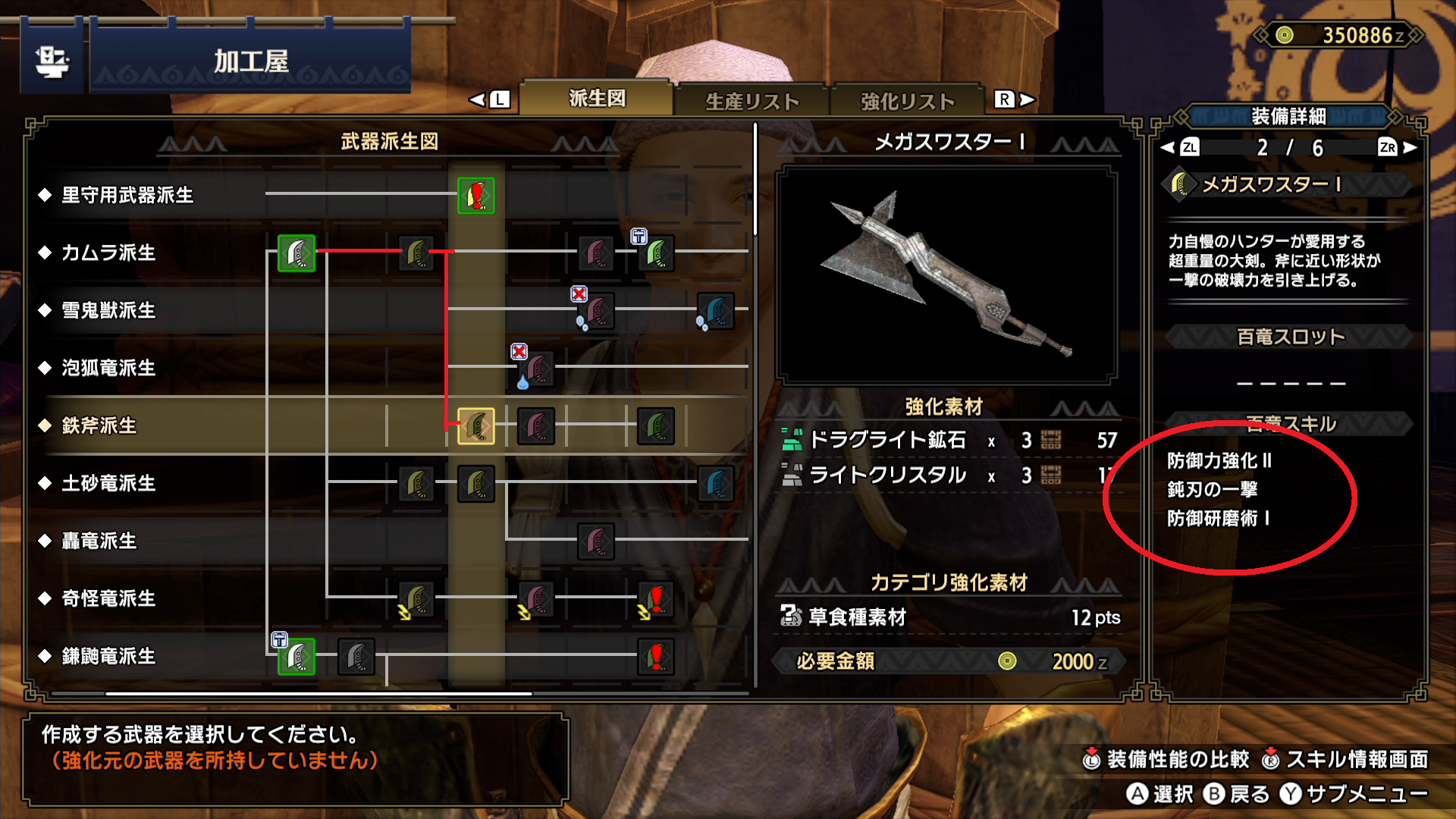Open the 土砂竜派生 weapon row
The width and height of the screenshot is (1456, 819).
108,483
